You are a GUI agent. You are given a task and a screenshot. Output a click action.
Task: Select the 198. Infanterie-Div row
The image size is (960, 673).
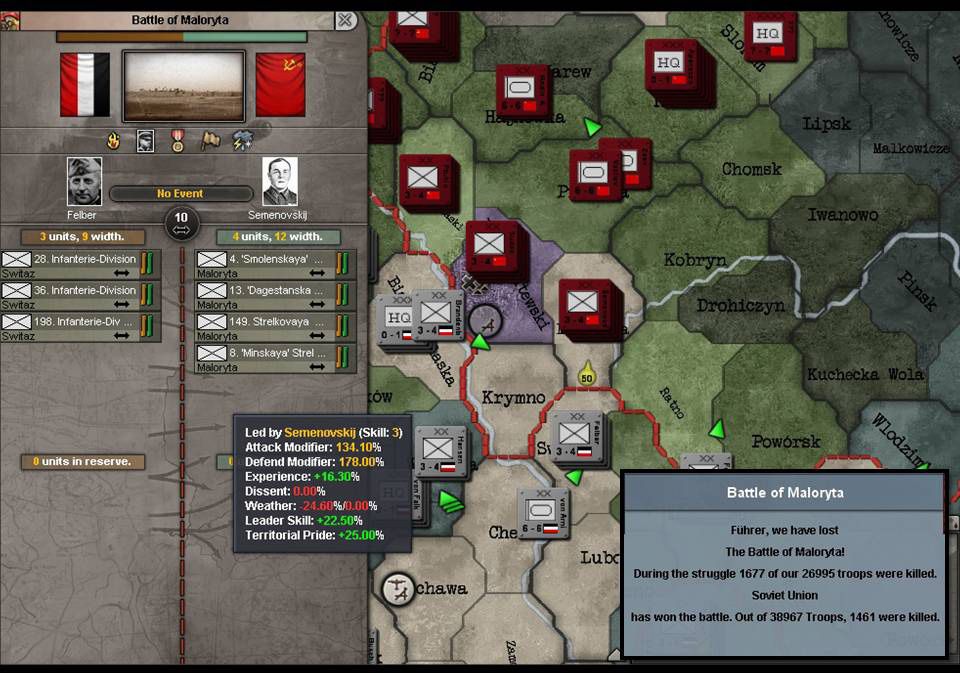[x=79, y=327]
